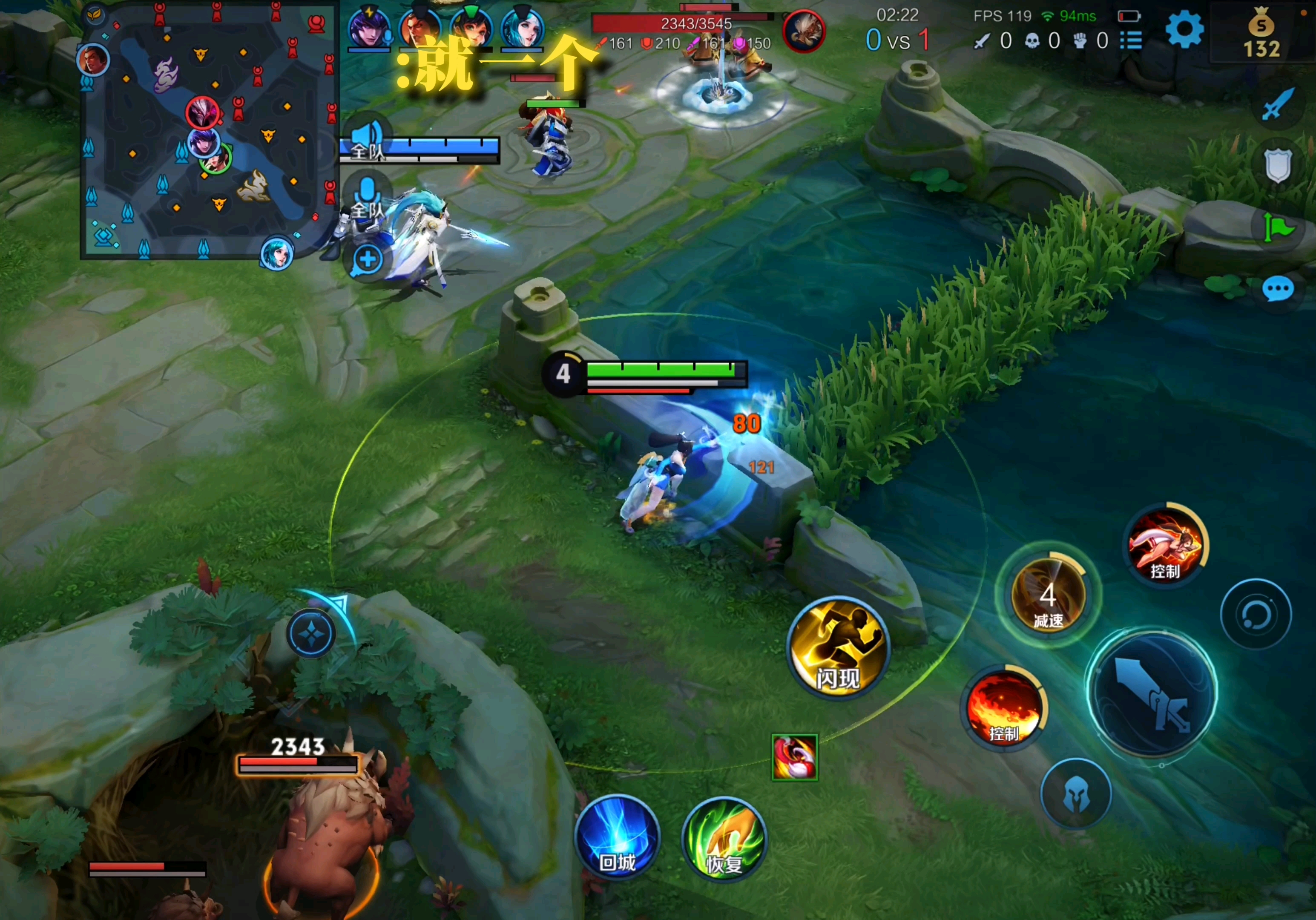The width and height of the screenshot is (1316, 920).
Task: Hit the main sword attack button
Action: point(1152,693)
